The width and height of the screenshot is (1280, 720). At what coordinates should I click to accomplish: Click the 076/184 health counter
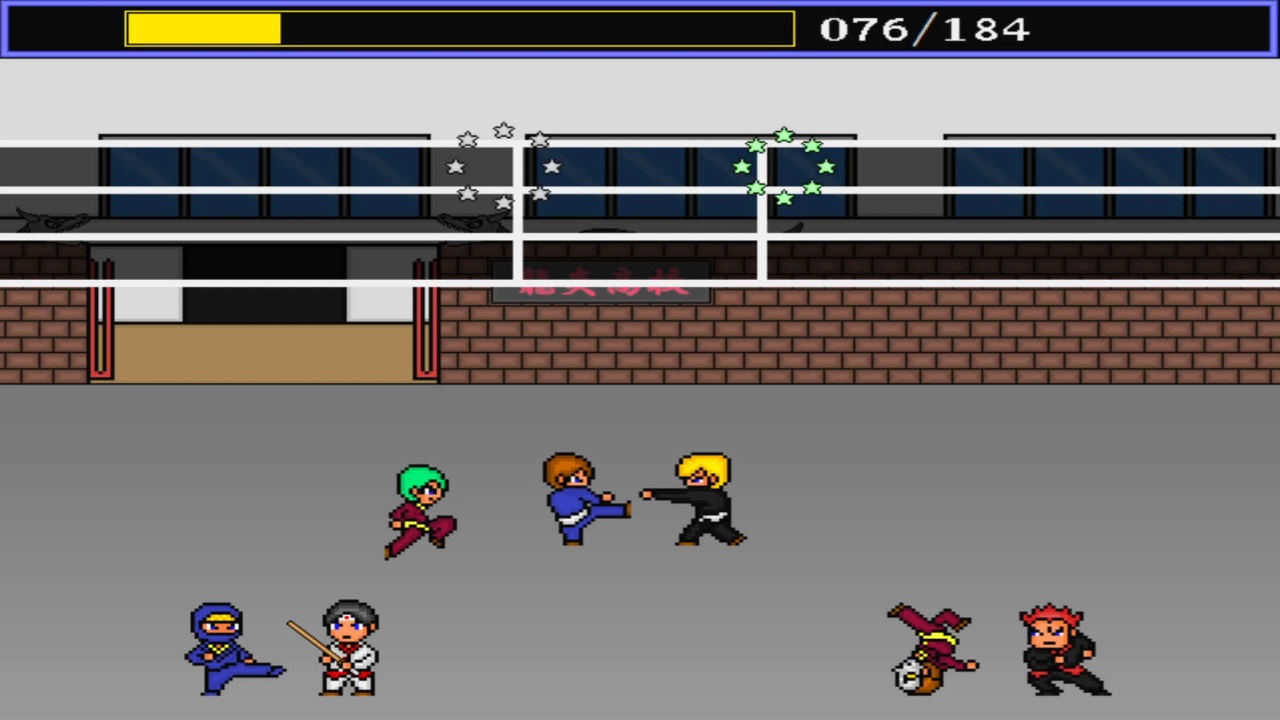[925, 28]
